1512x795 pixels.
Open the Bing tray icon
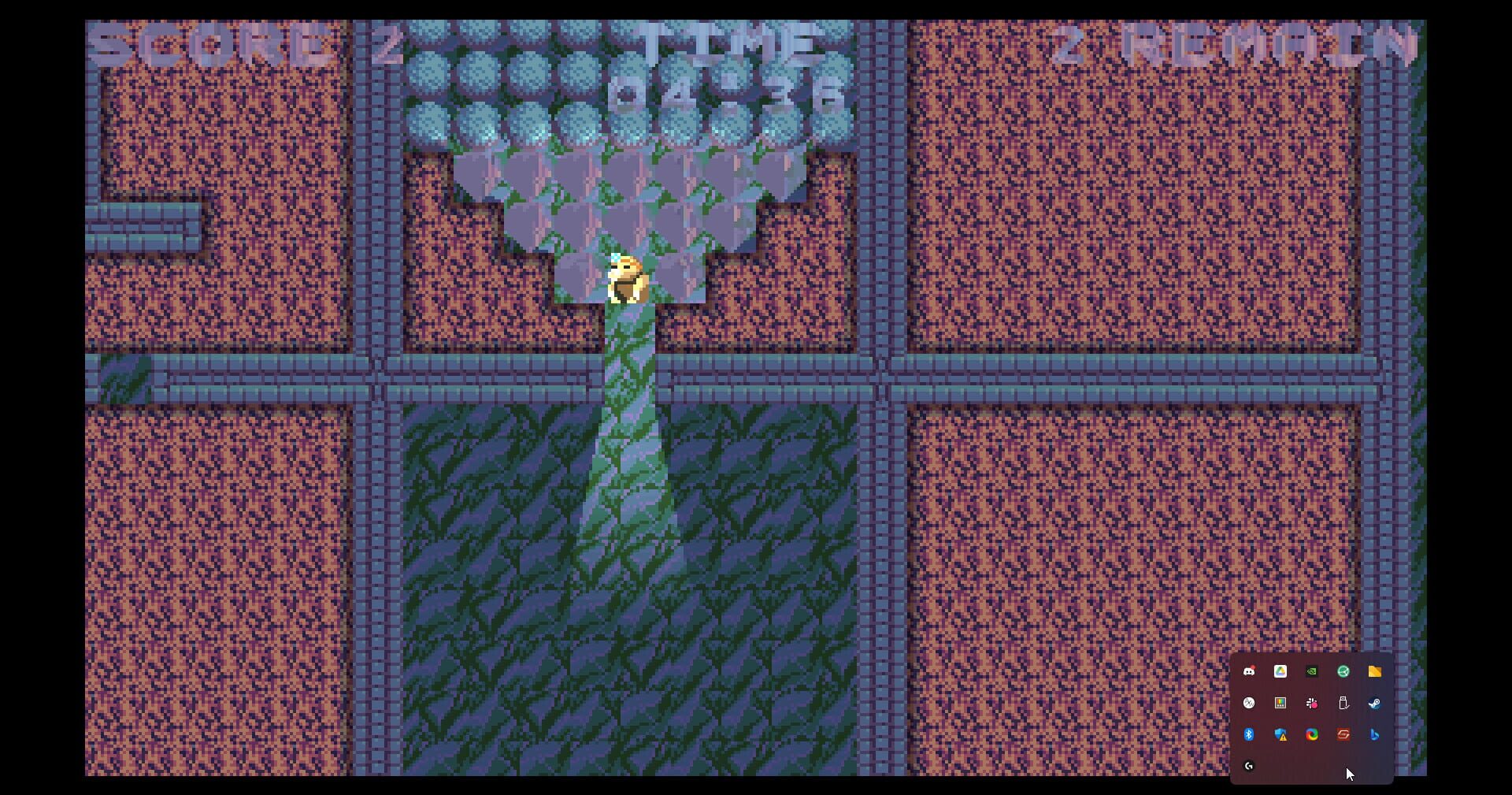pyautogui.click(x=1374, y=735)
